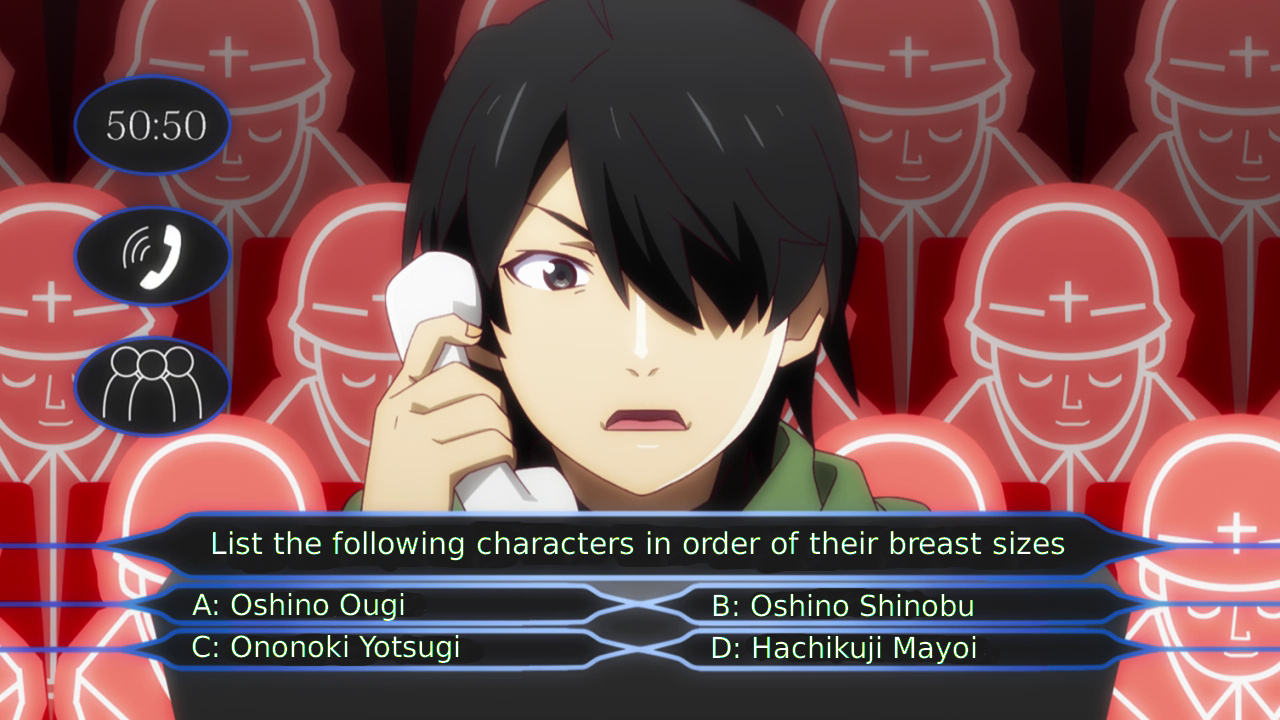Ask the audience lifeline icon
Image resolution: width=1280 pixels, height=720 pixels.
(153, 385)
